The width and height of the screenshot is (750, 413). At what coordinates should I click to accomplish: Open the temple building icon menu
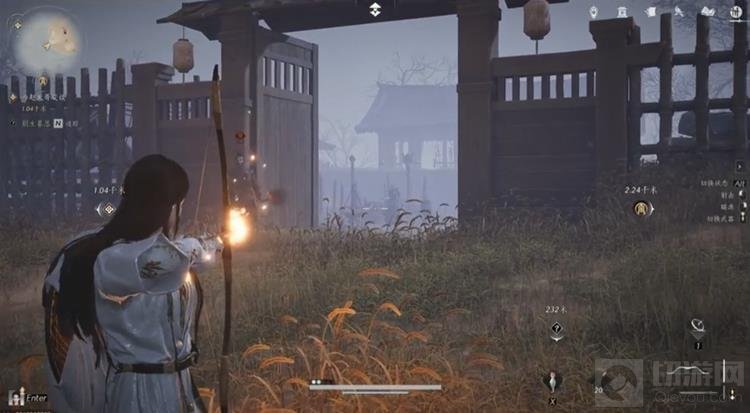pos(622,12)
